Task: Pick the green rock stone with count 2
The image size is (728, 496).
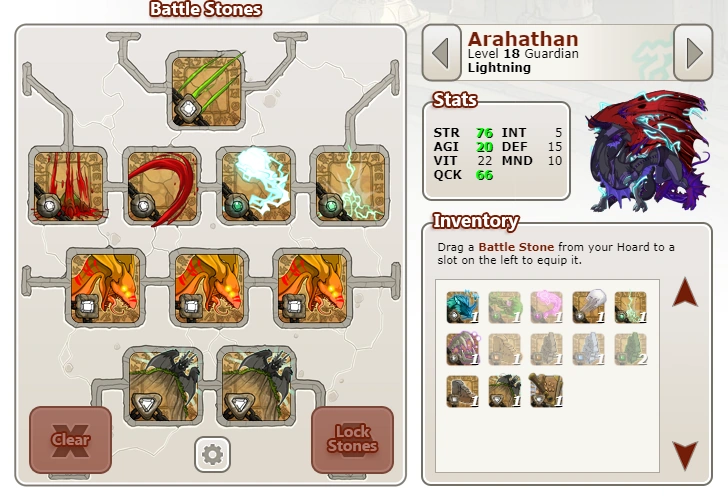Action: pyautogui.click(x=630, y=348)
